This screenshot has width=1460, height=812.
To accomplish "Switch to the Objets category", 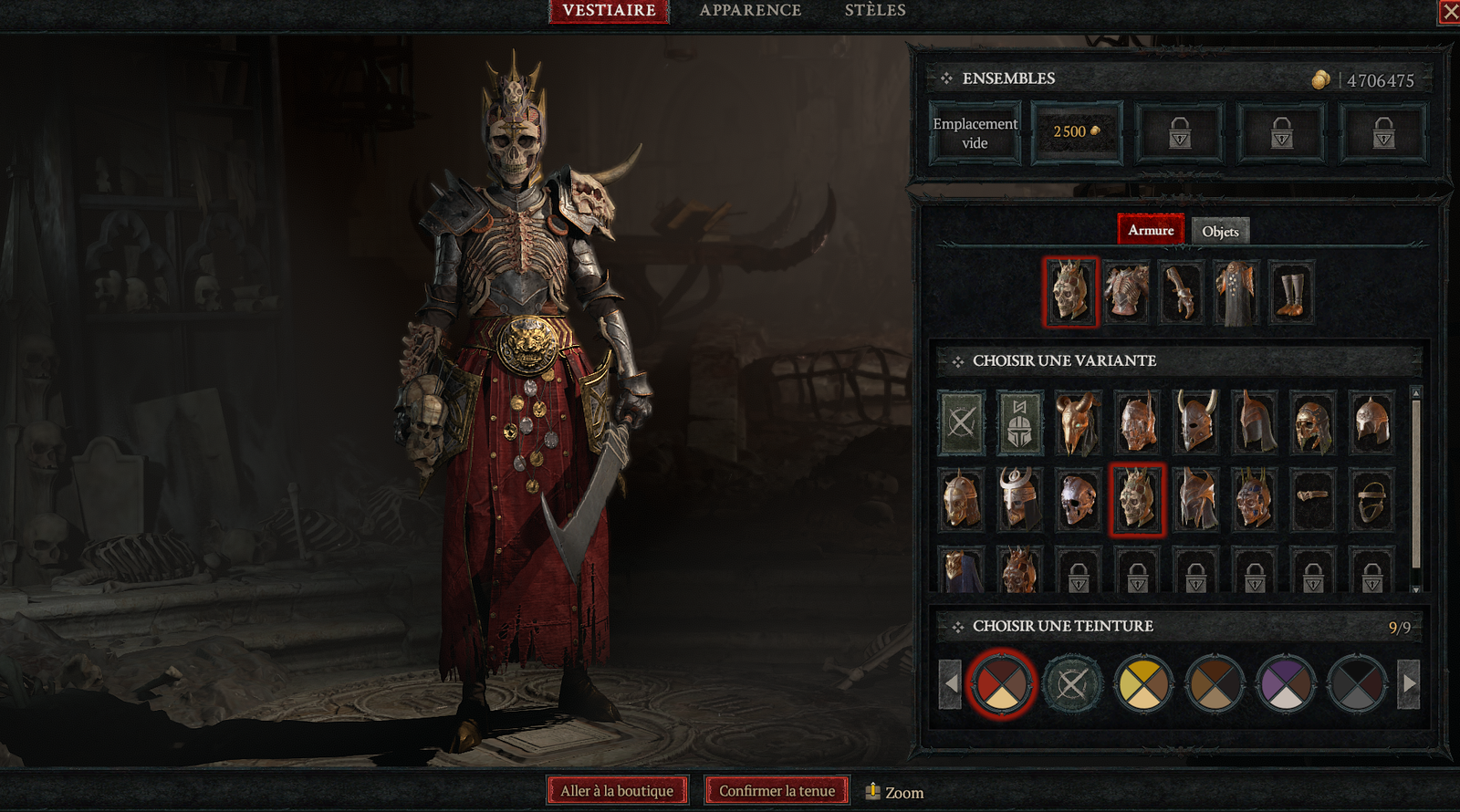I will pyautogui.click(x=1220, y=231).
